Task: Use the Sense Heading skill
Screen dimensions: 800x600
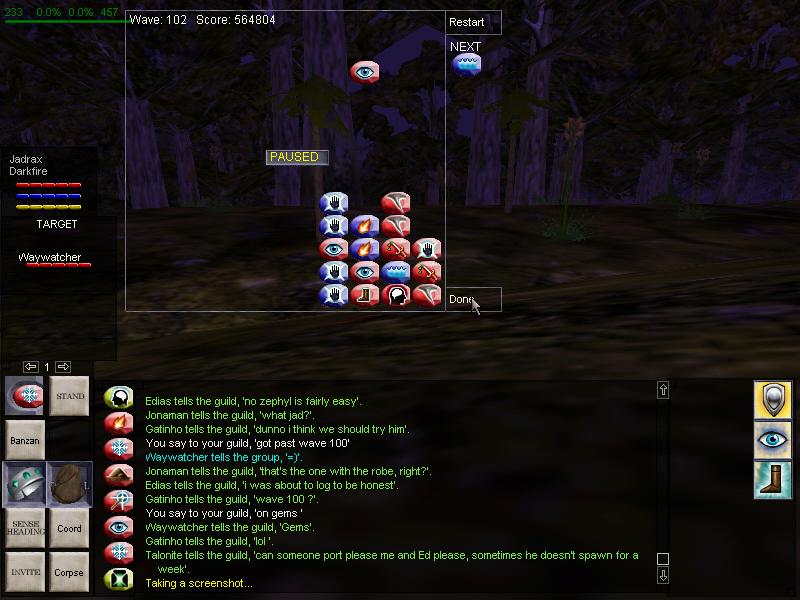Action: (x=24, y=528)
